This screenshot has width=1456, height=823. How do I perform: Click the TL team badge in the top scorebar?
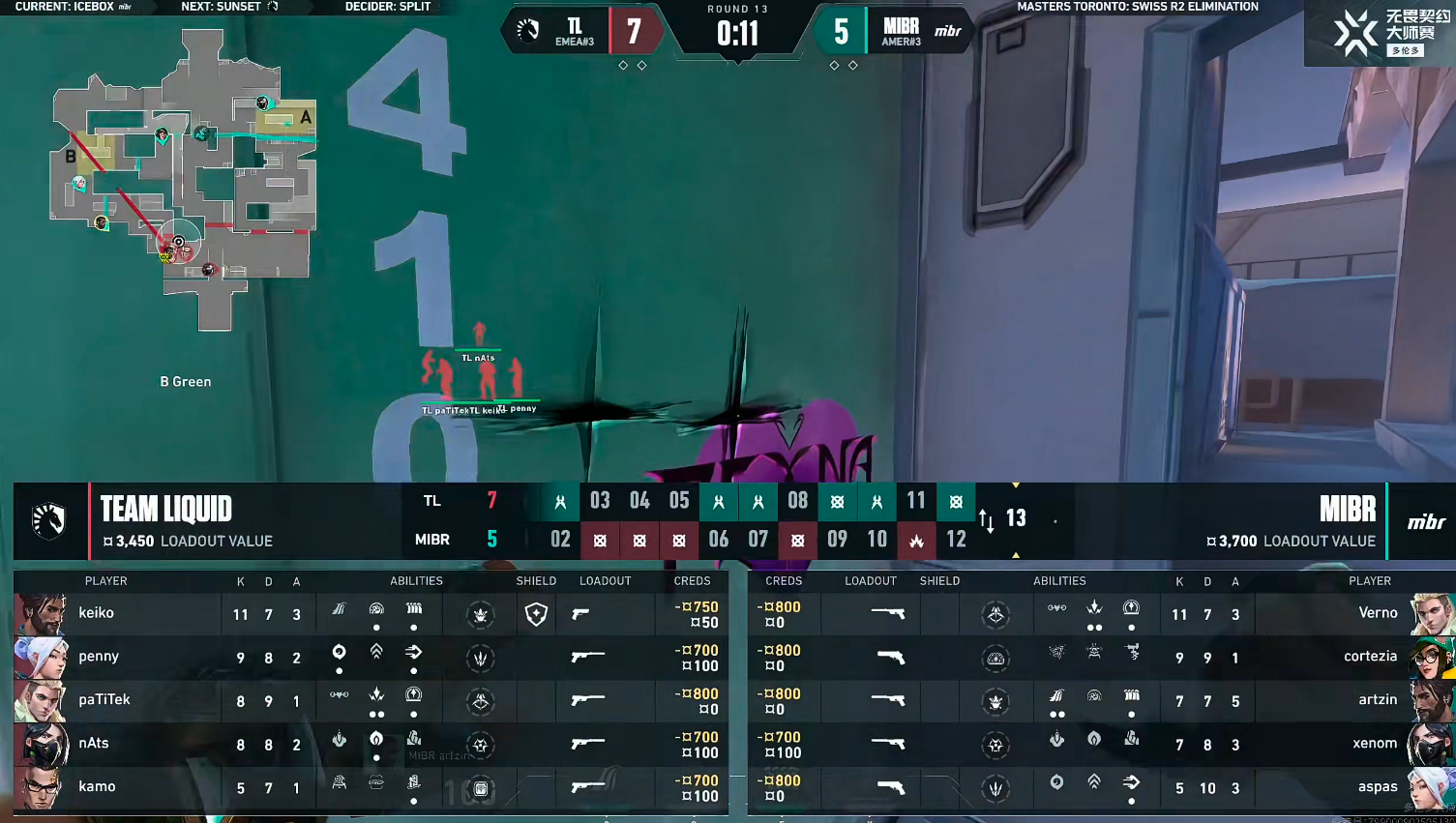click(x=528, y=31)
